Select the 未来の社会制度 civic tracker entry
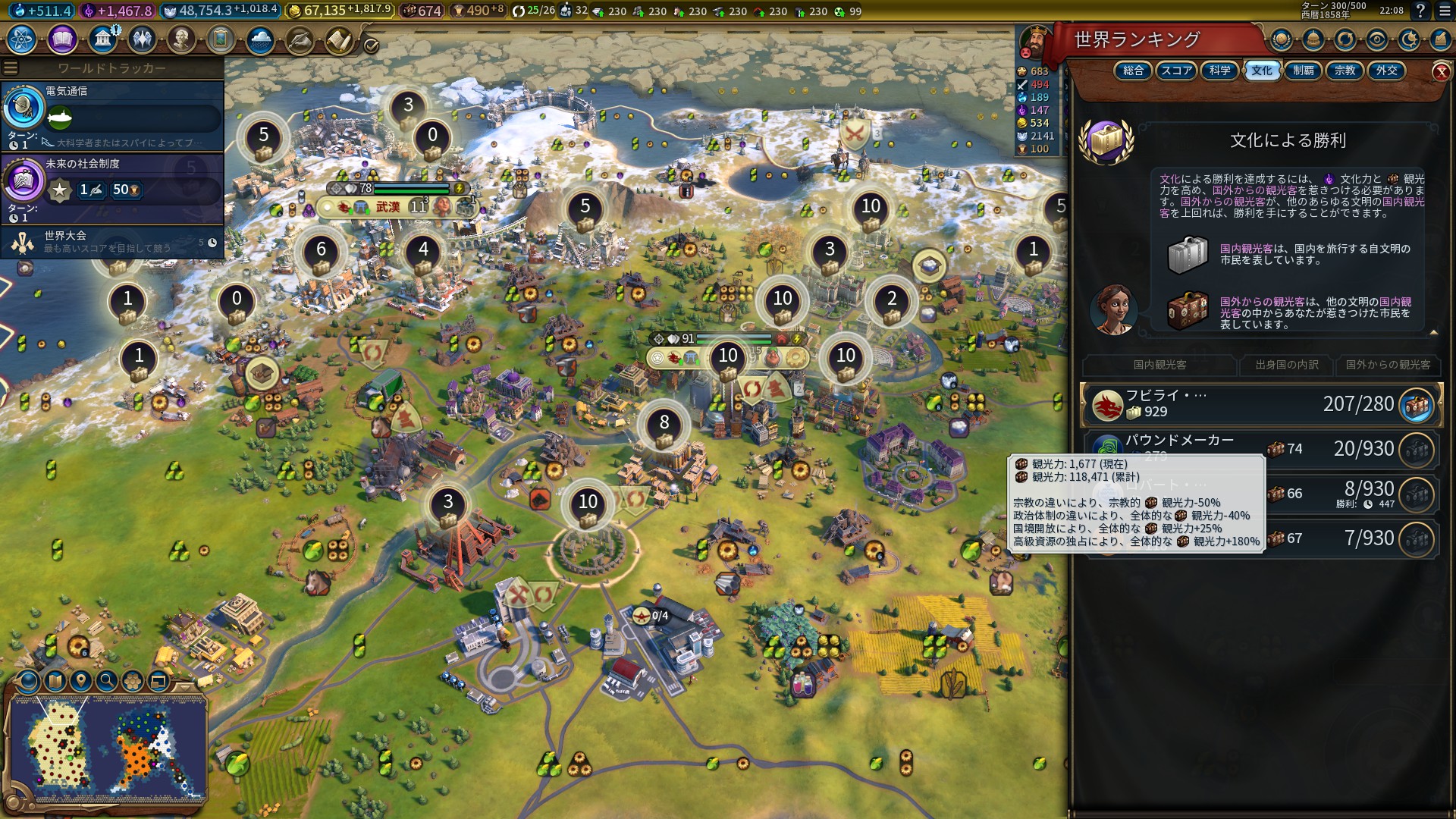 pyautogui.click(x=112, y=188)
